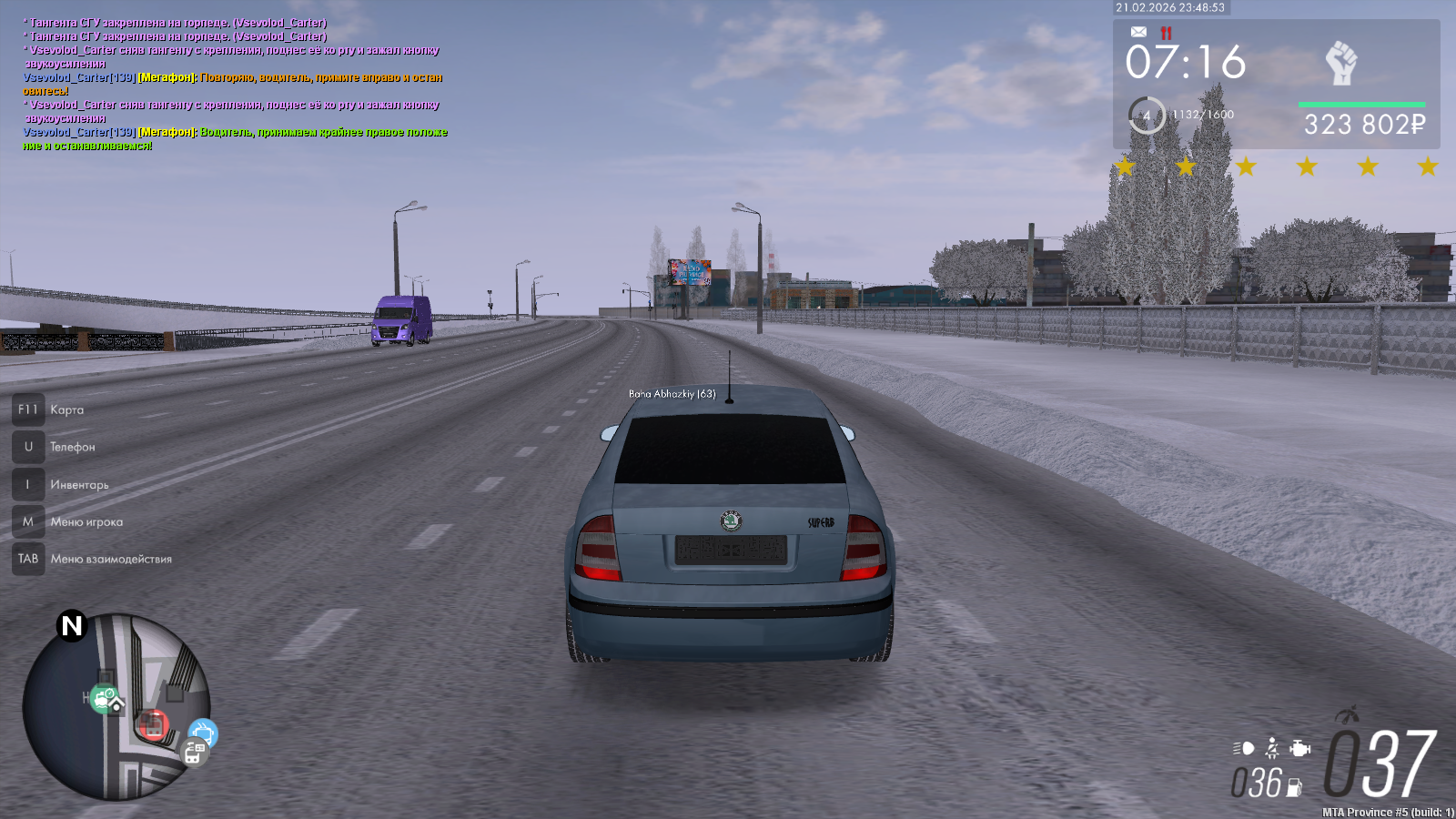Select the blue trolleybus marker on the minimap
Screen dimensions: 1456x819
click(x=203, y=732)
